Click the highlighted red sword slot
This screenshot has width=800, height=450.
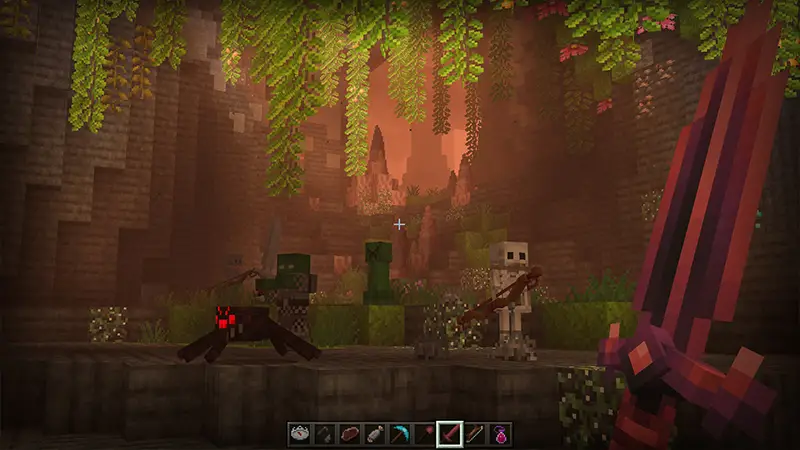point(450,433)
